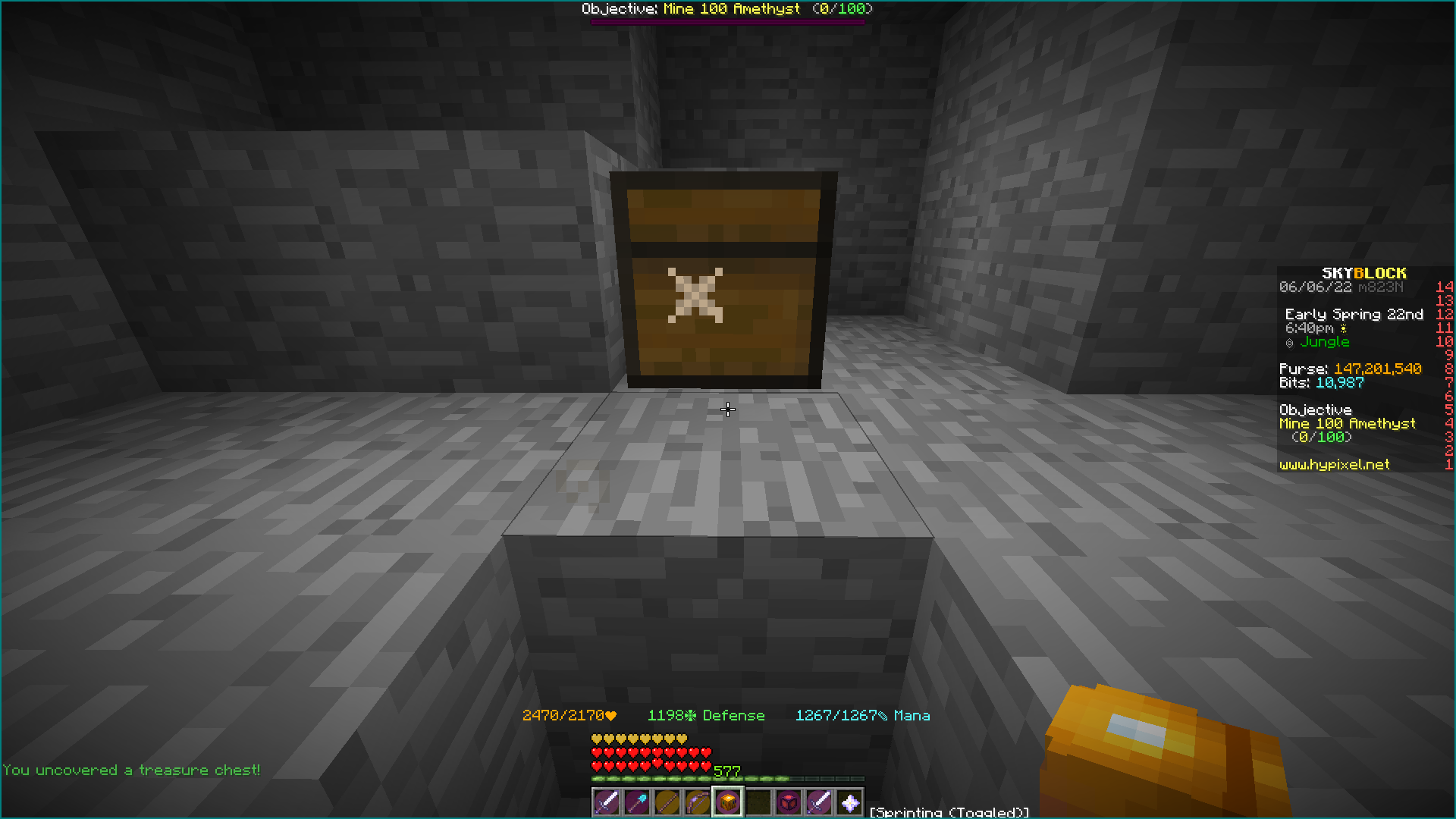The height and width of the screenshot is (819, 1456).
Task: Select the red cube item in the seventh hotbar slot
Action: coord(789,802)
